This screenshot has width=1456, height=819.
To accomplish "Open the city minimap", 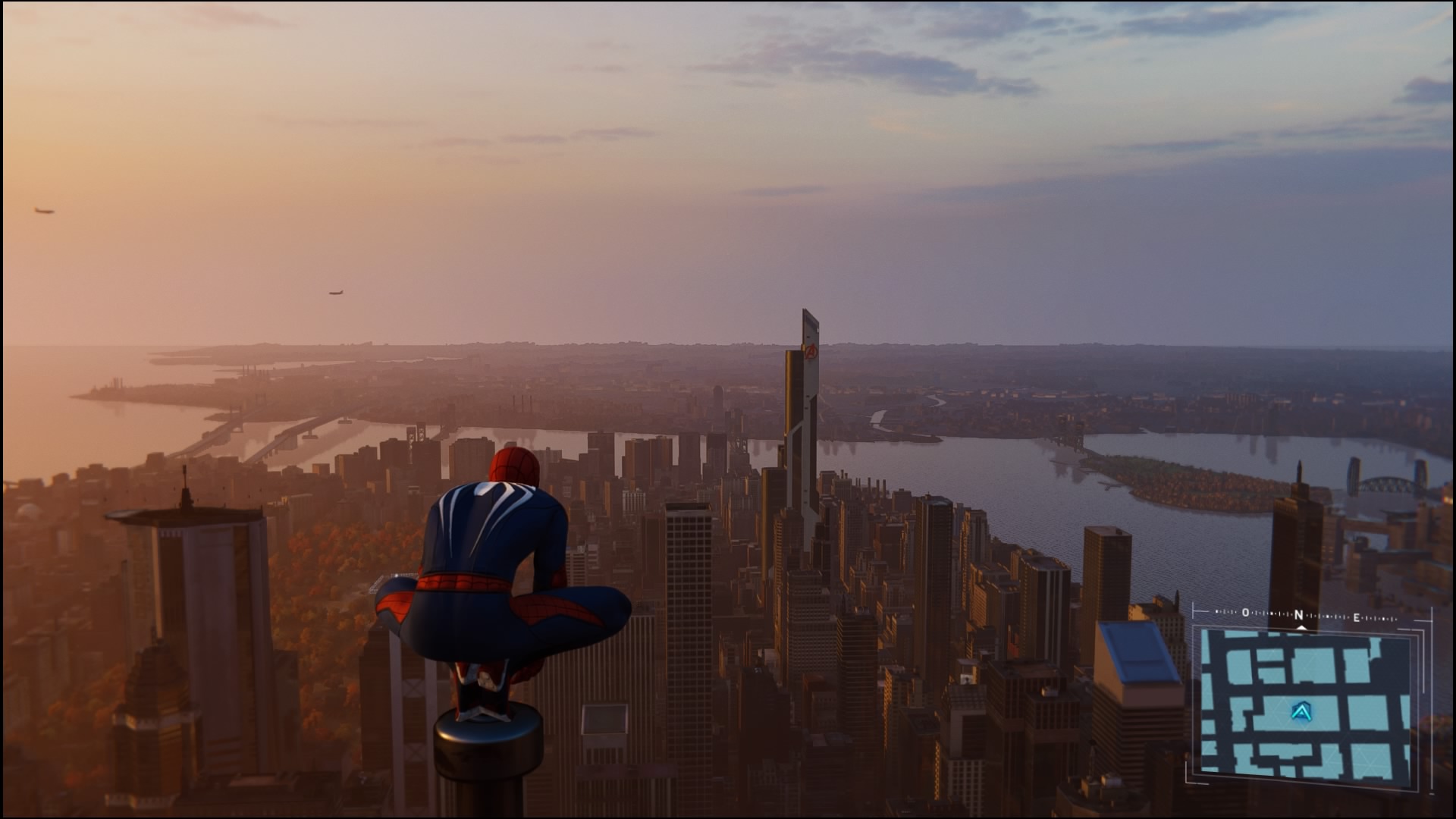I will point(1304,705).
